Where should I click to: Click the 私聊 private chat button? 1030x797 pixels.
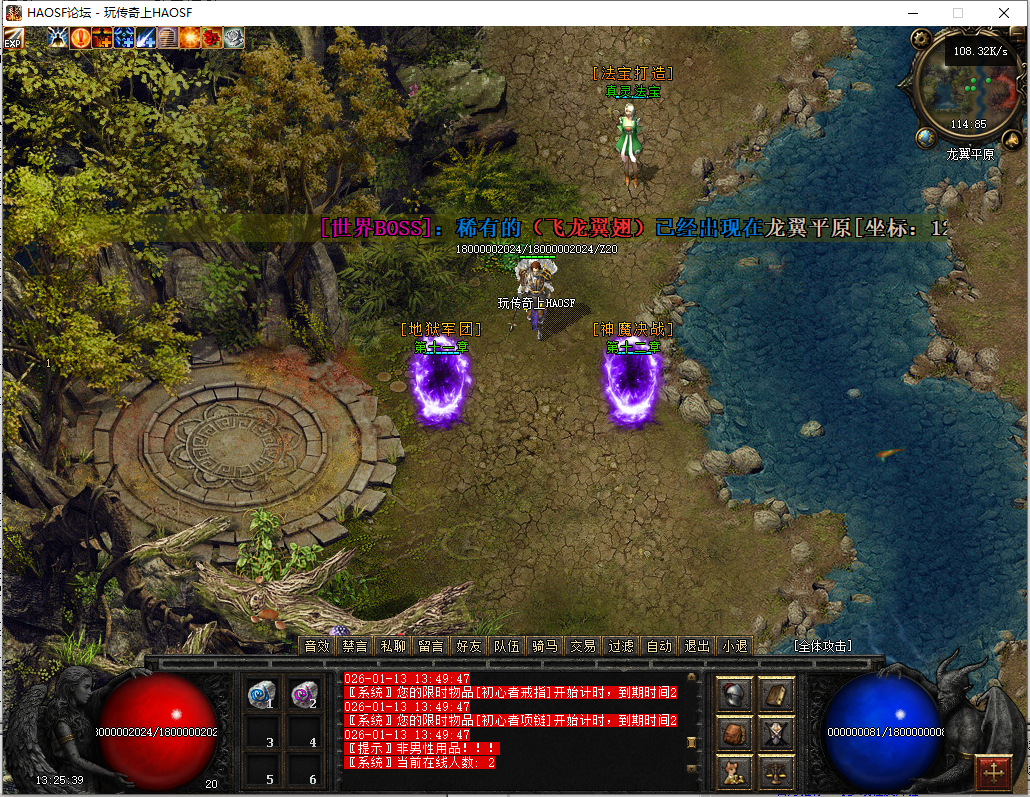tap(393, 646)
